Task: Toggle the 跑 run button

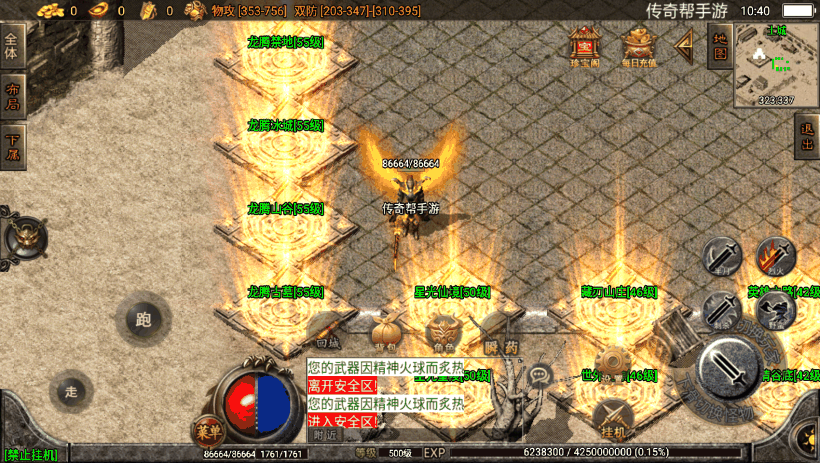Action: point(142,320)
